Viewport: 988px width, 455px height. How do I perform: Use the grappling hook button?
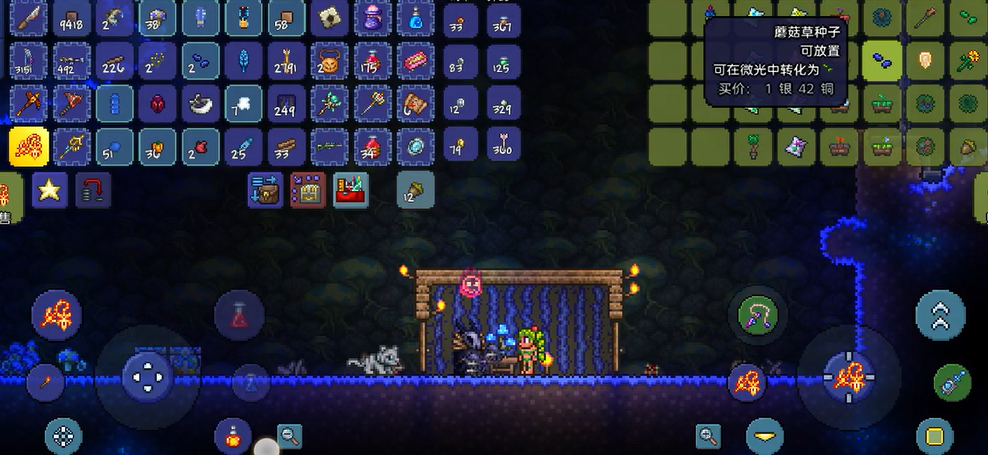(759, 314)
